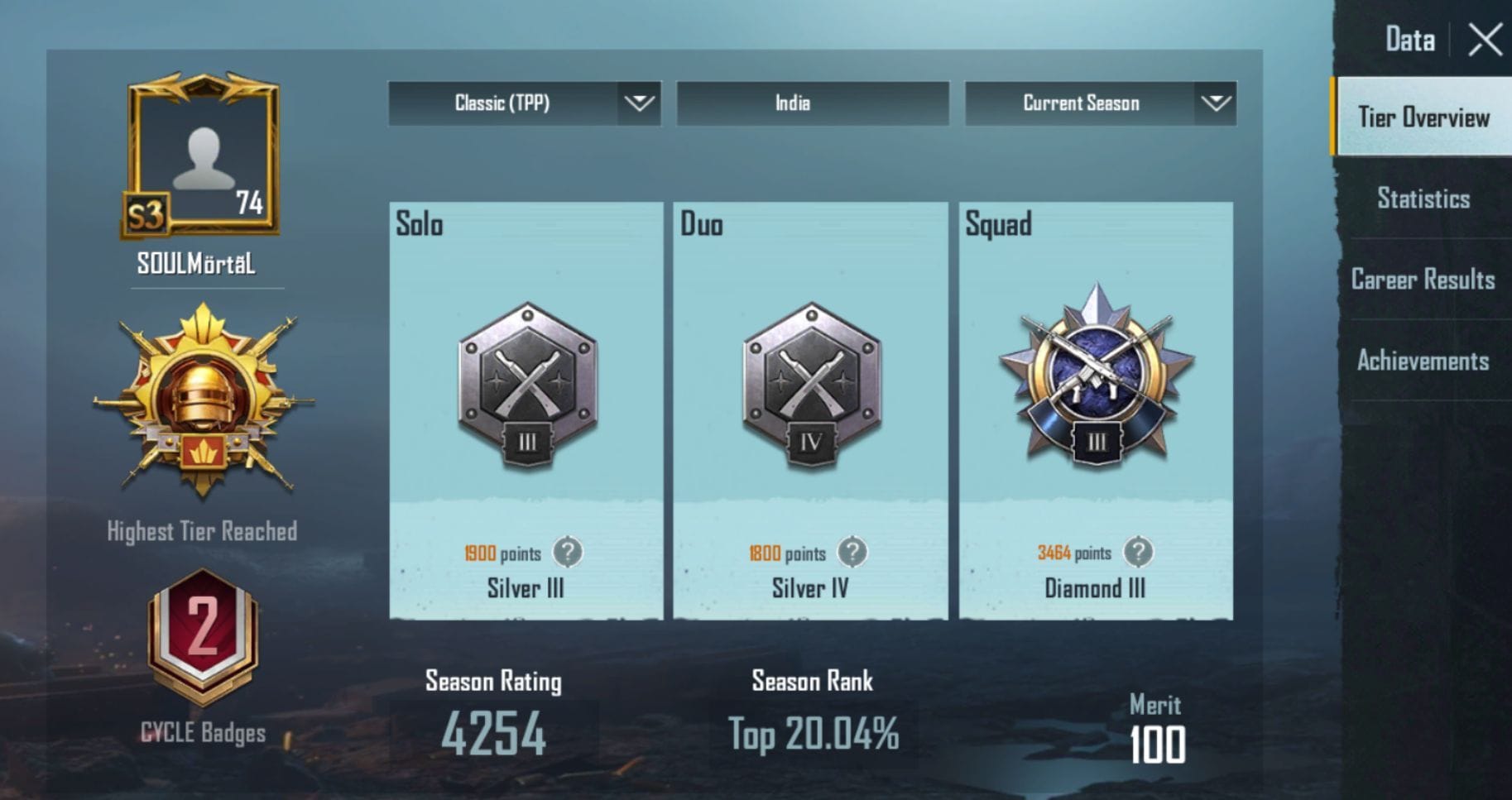Select the Achievements tab
The image size is (1512, 800).
1423,361
